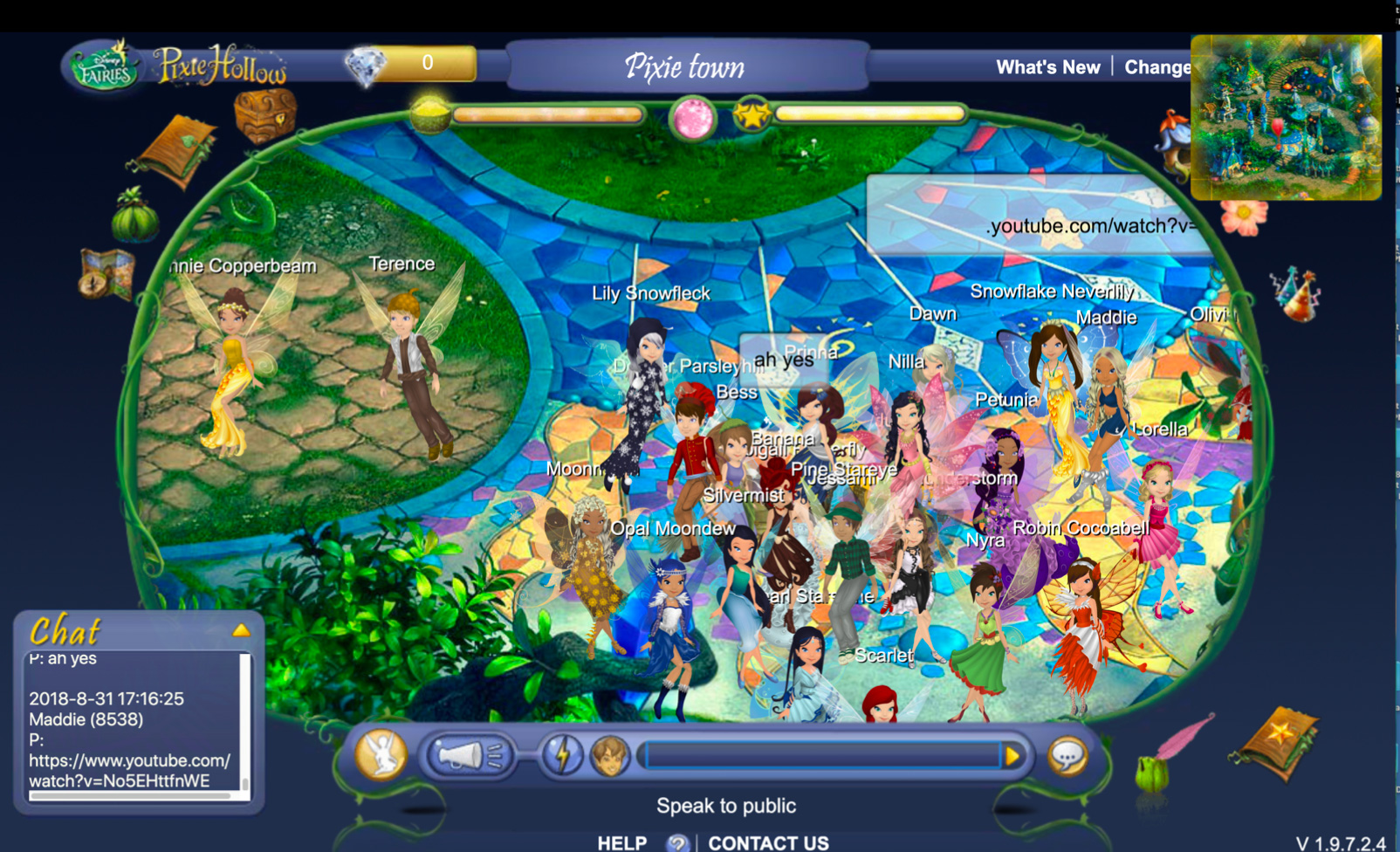
Task: Focus the Speak to public text field
Action: 820,756
